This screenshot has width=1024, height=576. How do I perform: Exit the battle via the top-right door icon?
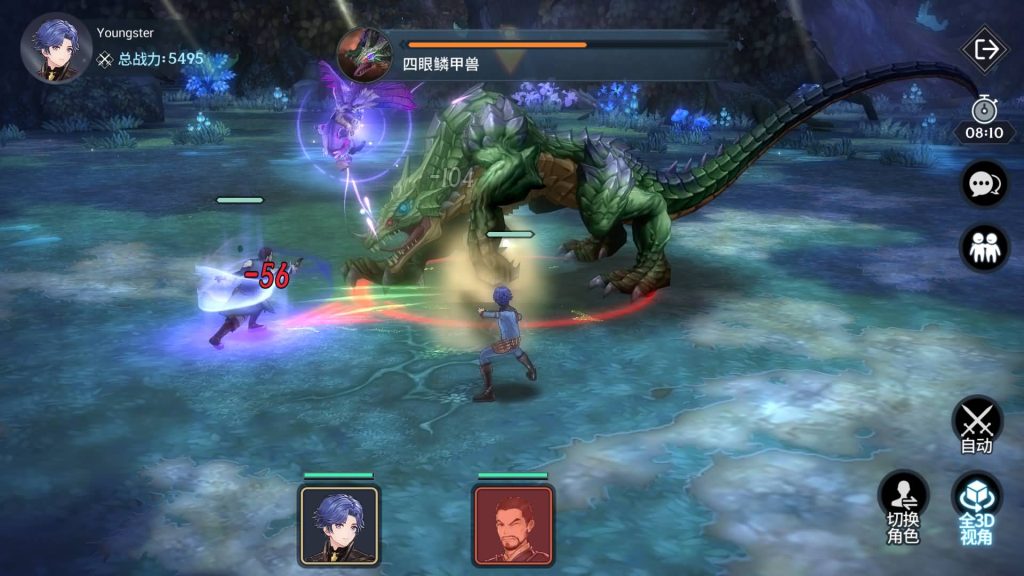coord(985,50)
